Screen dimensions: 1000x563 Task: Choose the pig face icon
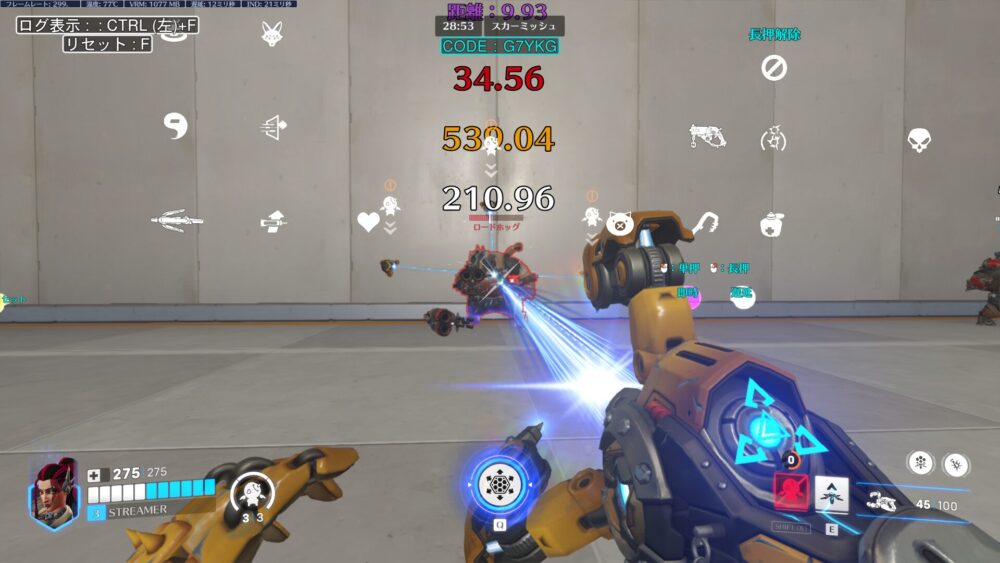coord(618,223)
